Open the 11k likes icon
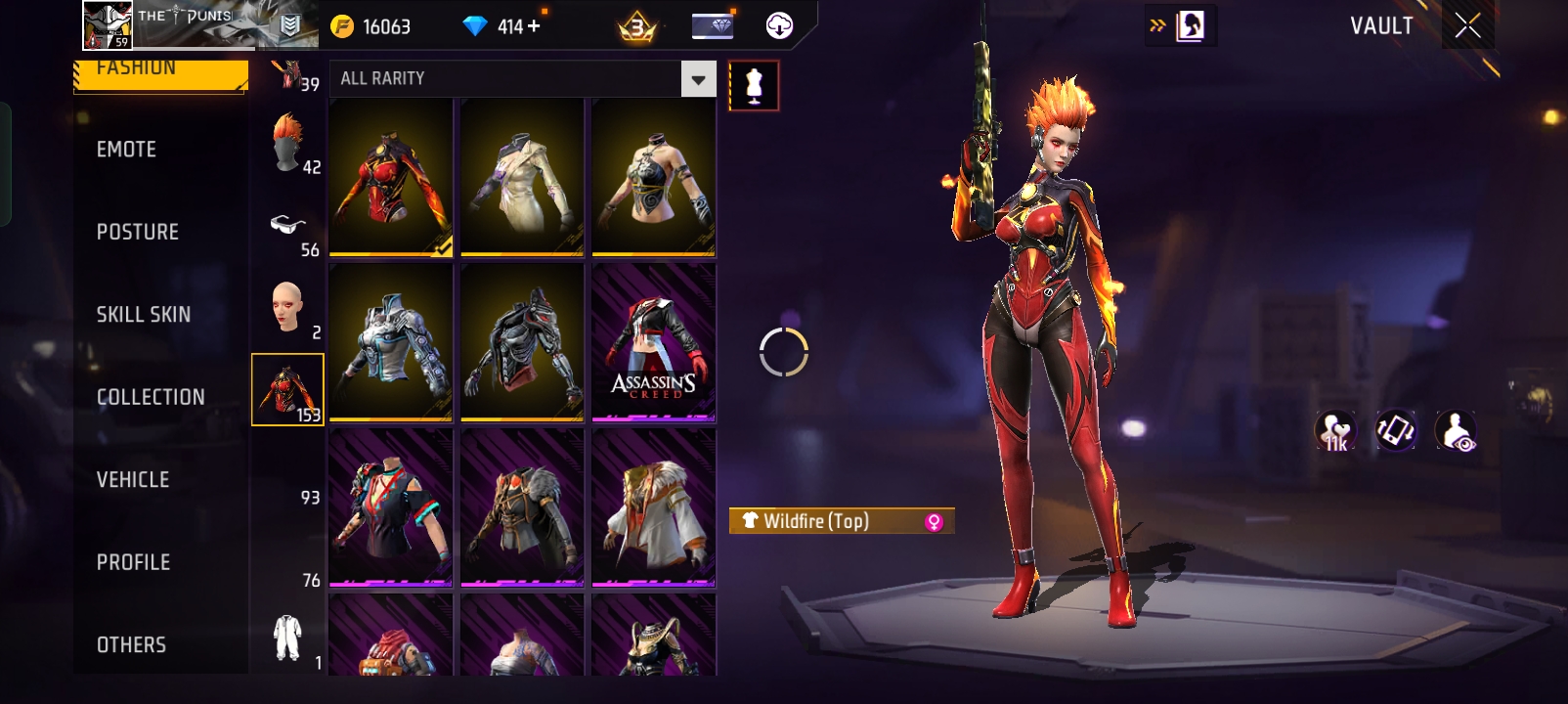 click(1334, 431)
